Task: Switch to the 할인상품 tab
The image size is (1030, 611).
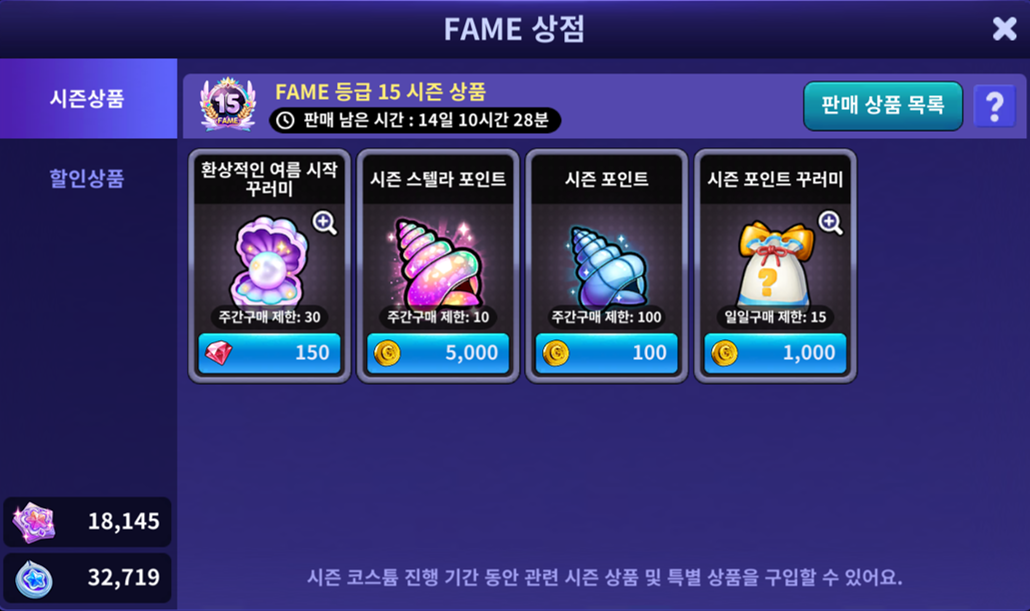Action: coord(88,179)
